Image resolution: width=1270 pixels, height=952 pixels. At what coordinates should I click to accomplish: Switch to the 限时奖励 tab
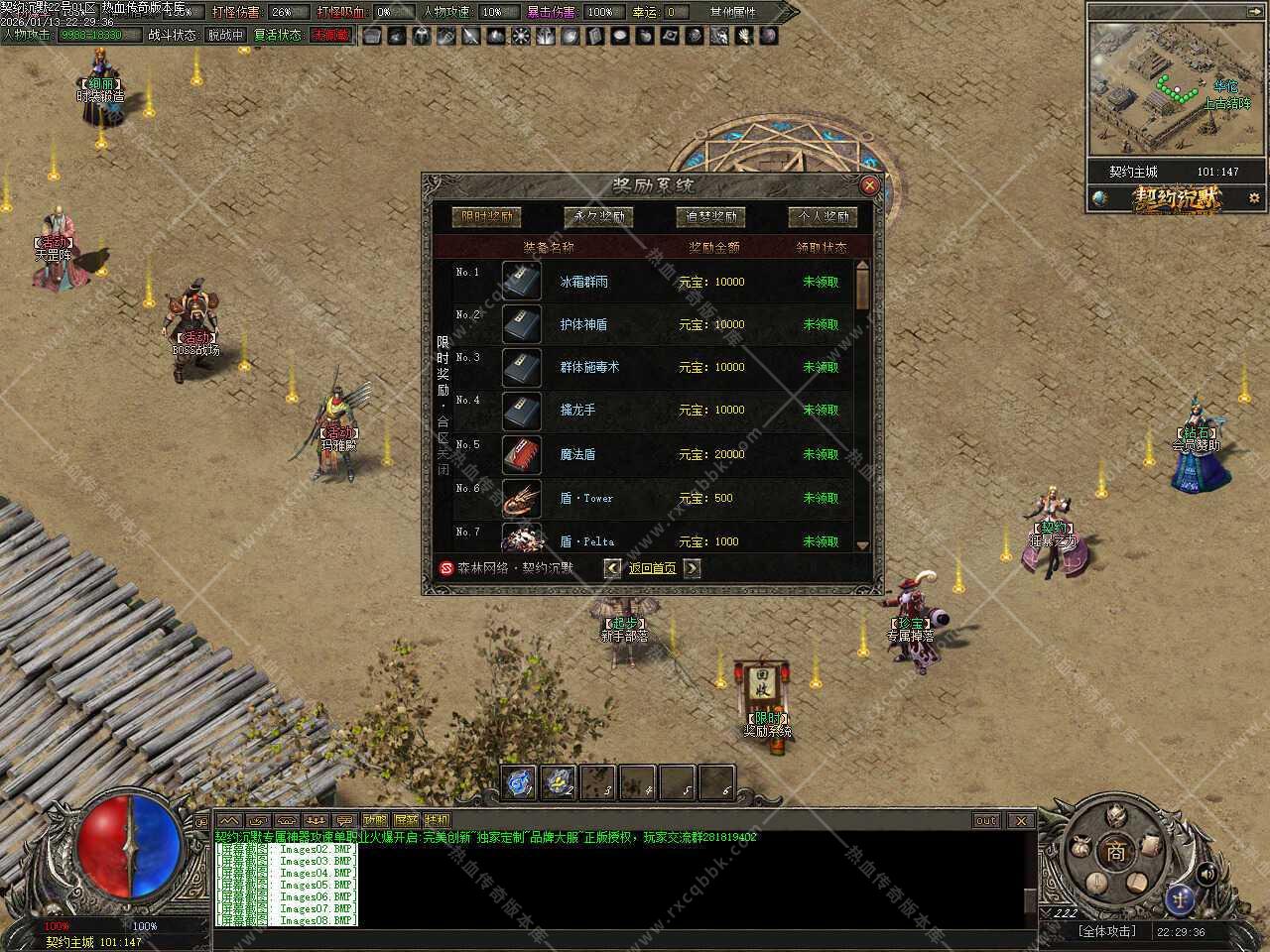pyautogui.click(x=486, y=216)
